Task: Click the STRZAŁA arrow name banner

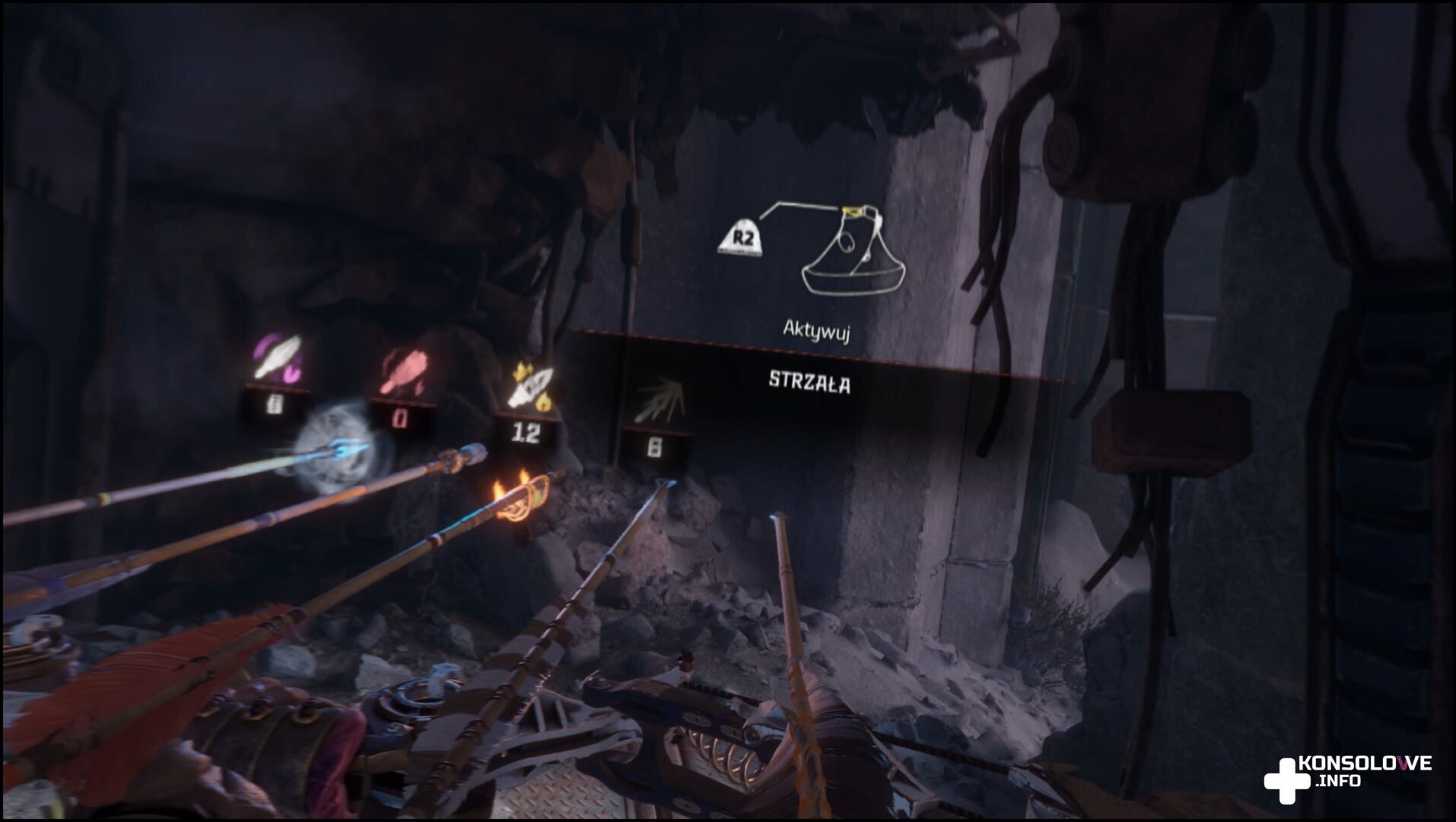Action: pyautogui.click(x=809, y=382)
